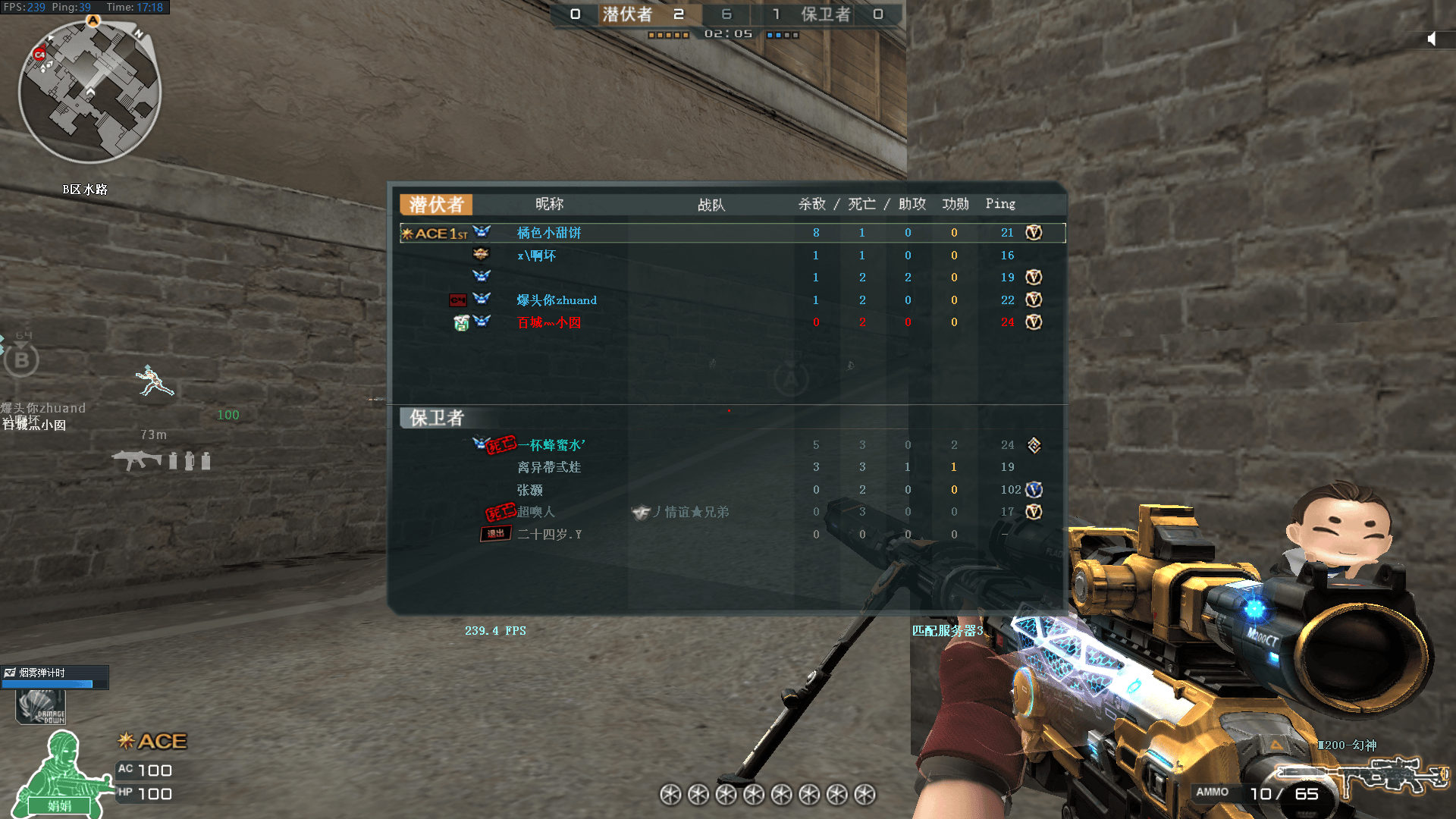Click the 昵称 nickname column header
The height and width of the screenshot is (819, 1456).
[549, 204]
